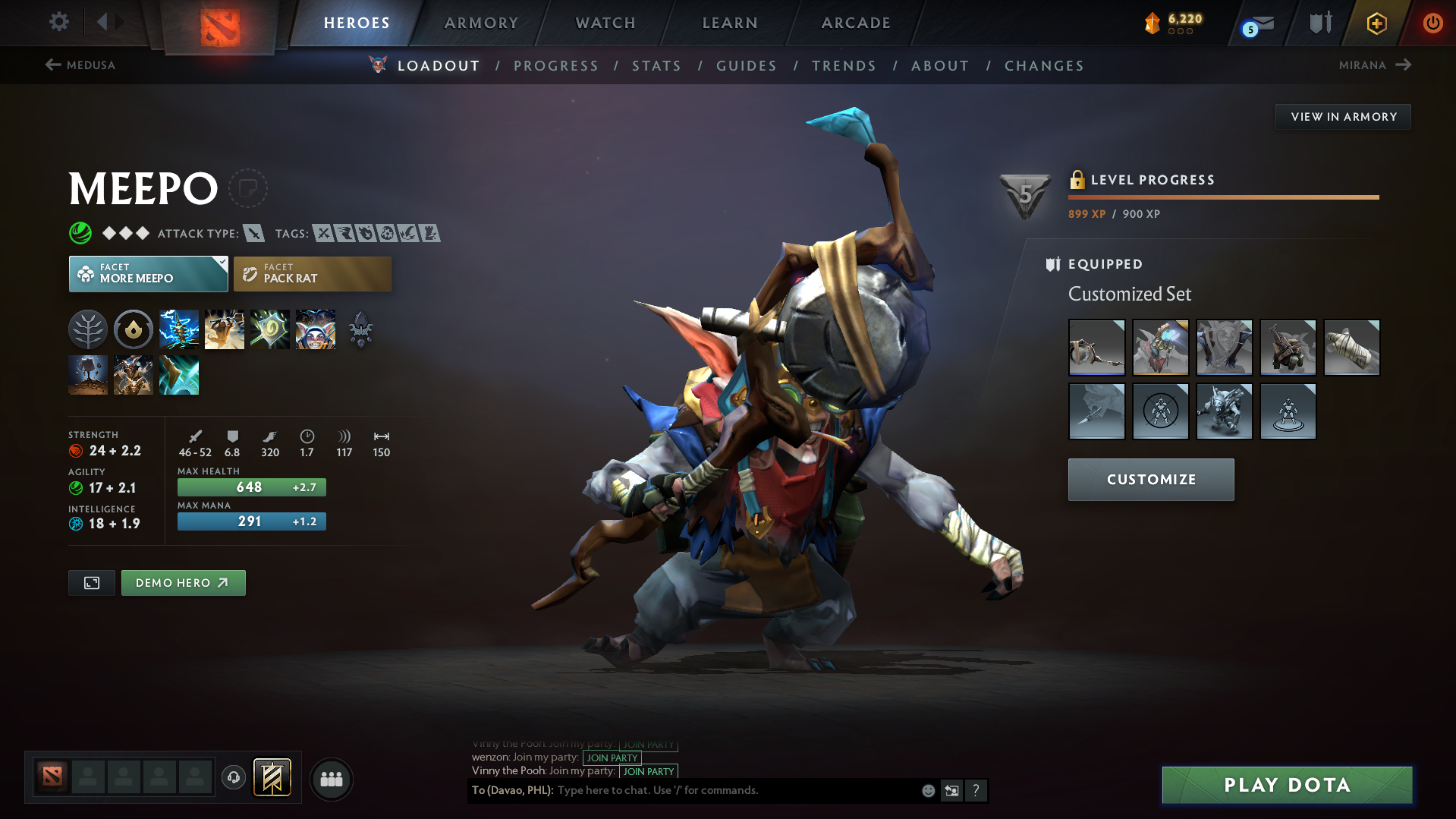Click View in Armory button
Screen dimensions: 1456x819
click(1343, 117)
